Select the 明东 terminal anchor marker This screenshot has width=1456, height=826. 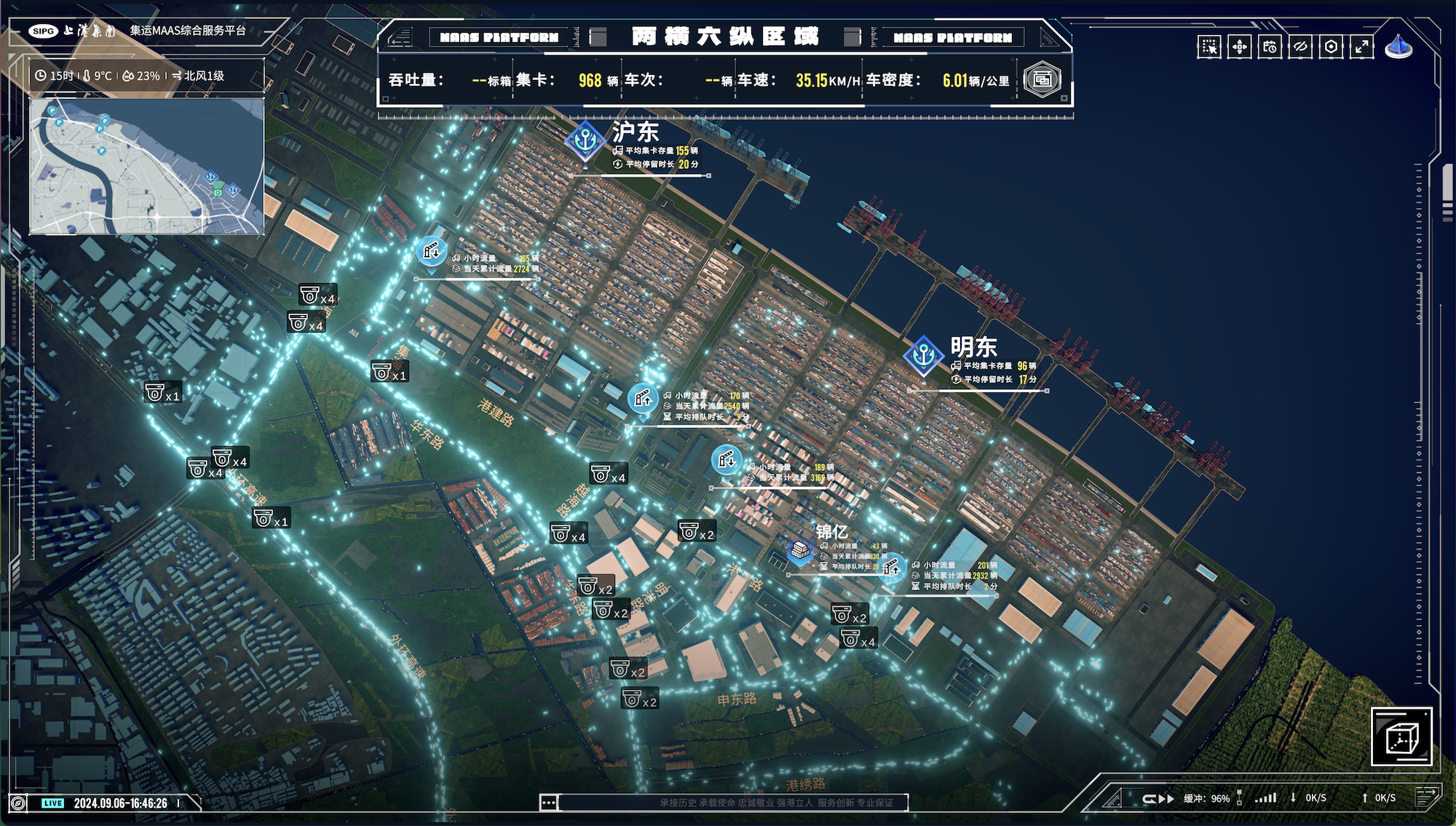[924, 356]
